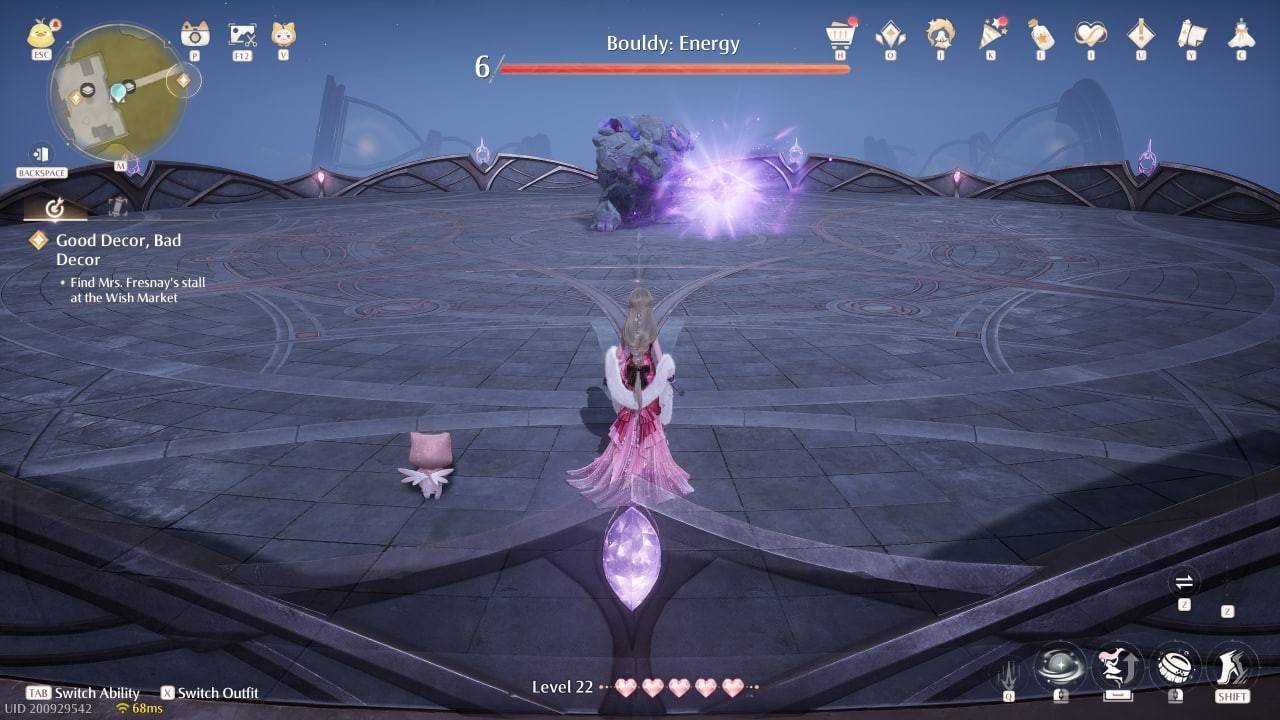
Task: Click the swap arrows switch button
Action: coord(1184,582)
